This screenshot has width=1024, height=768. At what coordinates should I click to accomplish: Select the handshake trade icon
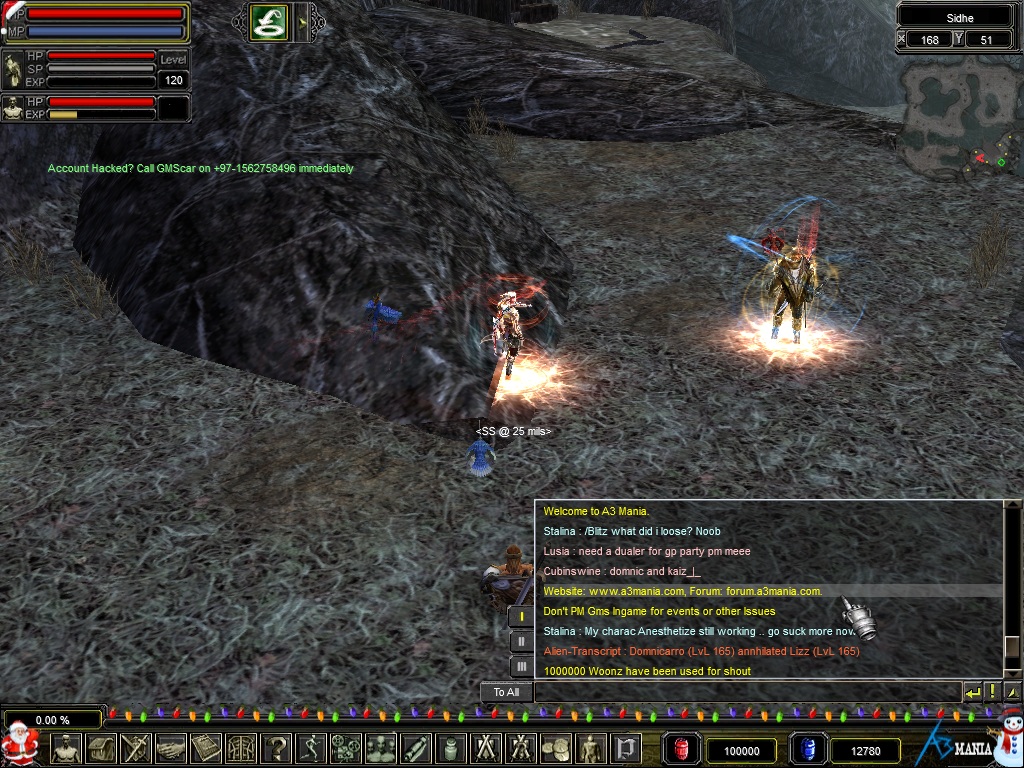coord(171,748)
